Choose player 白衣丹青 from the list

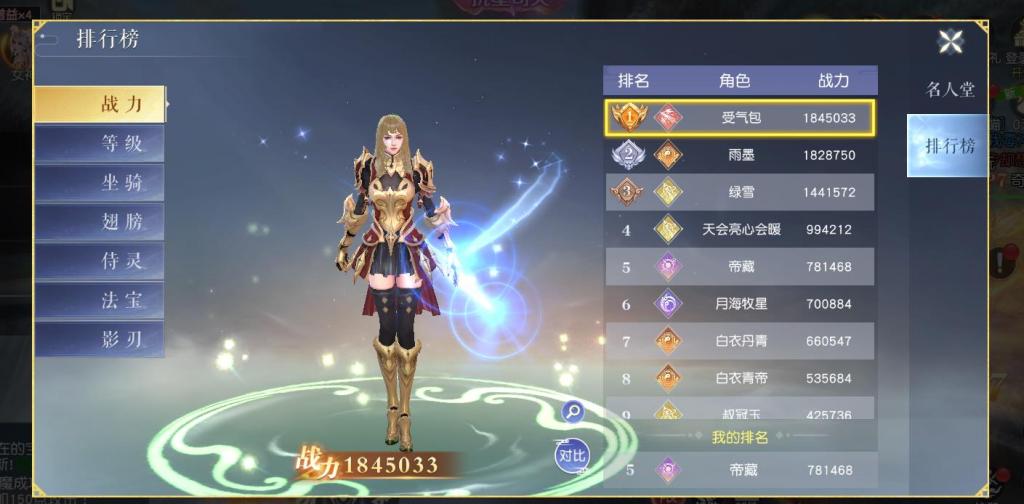[740, 341]
